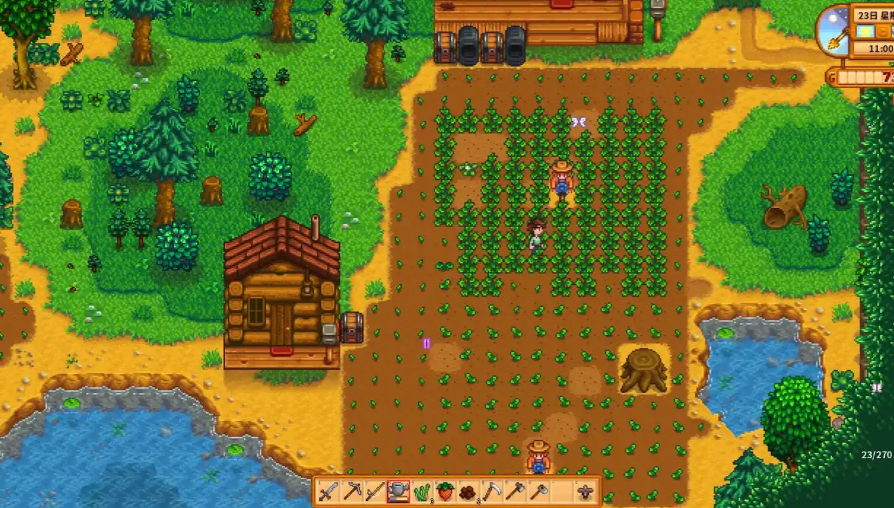Choose the brown seeds slot
Screen dimensions: 894x508
coord(468,491)
